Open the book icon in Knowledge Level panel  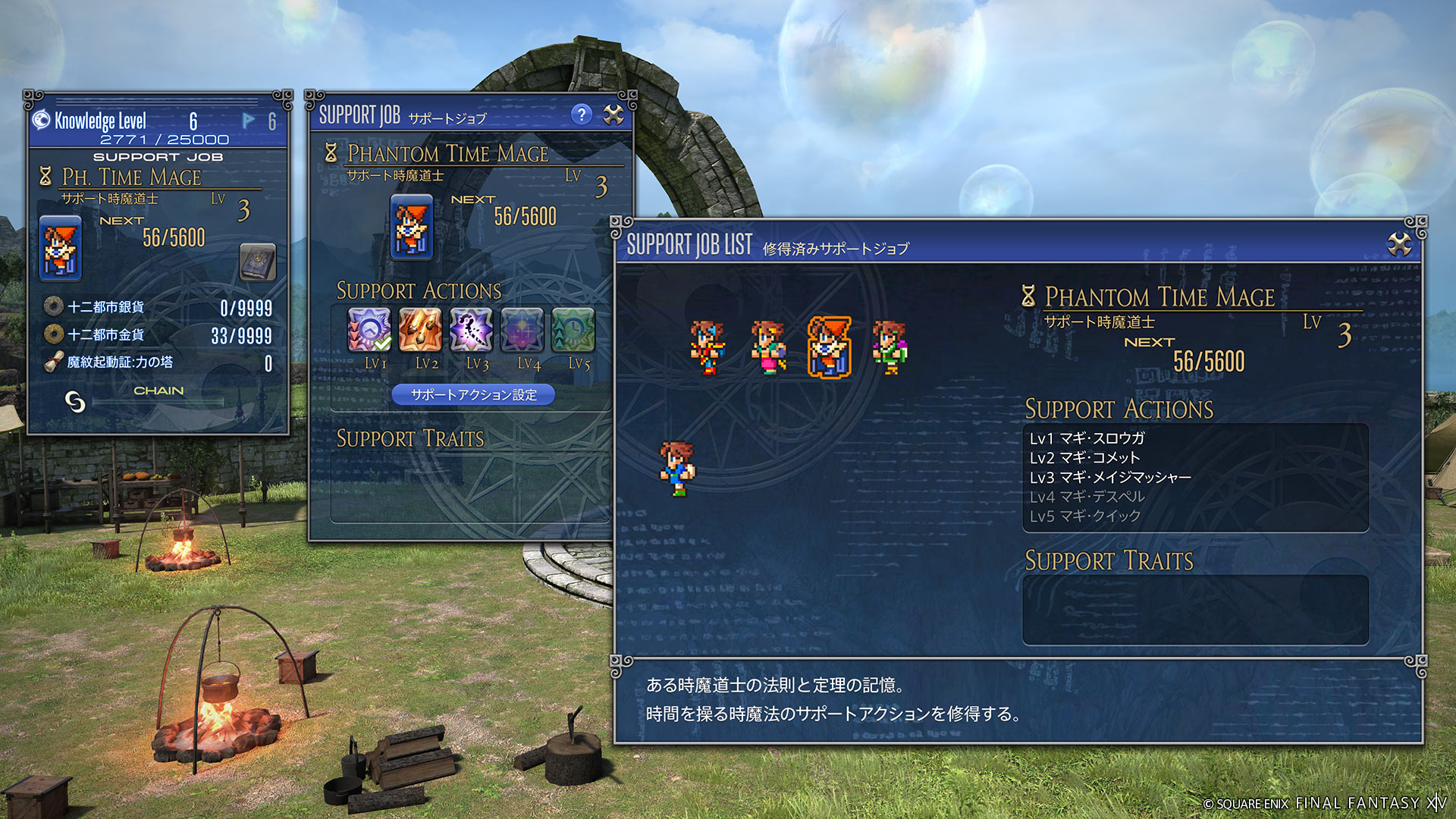pos(258,262)
